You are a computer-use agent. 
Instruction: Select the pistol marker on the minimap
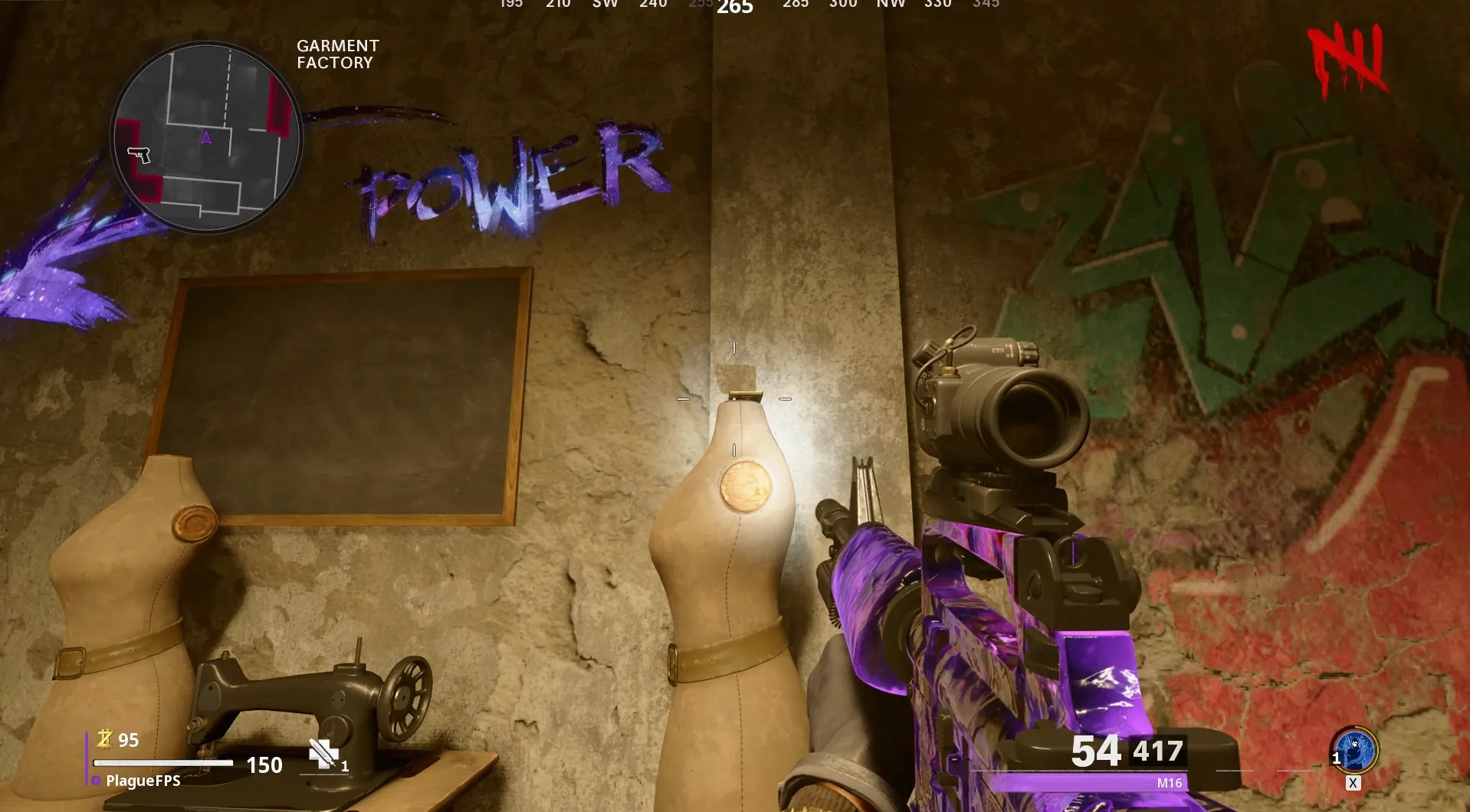click(139, 155)
